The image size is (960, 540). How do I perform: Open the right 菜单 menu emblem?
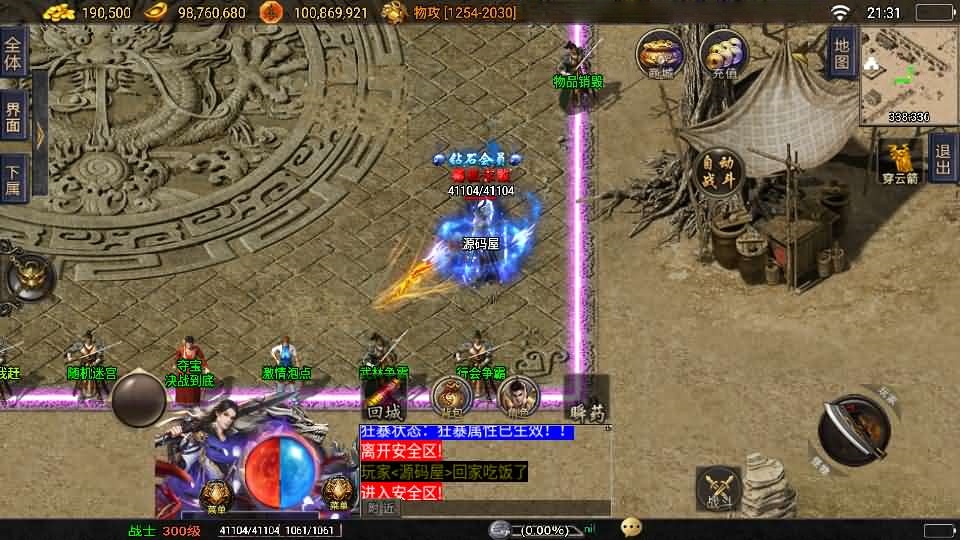[339, 492]
